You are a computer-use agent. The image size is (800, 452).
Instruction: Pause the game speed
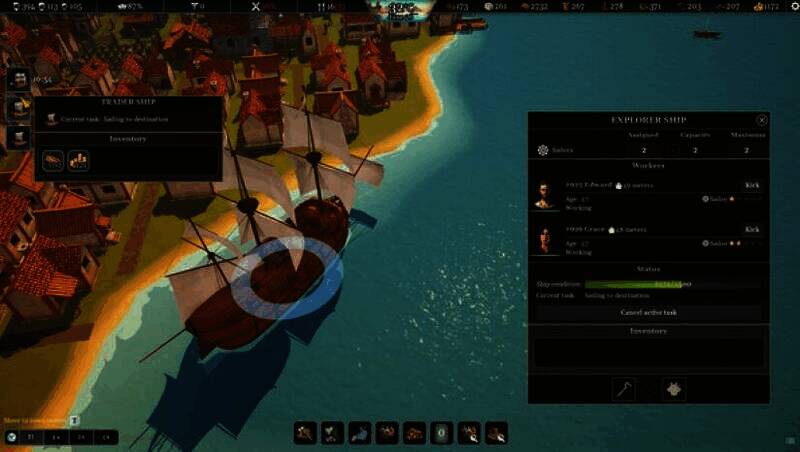click(30, 437)
